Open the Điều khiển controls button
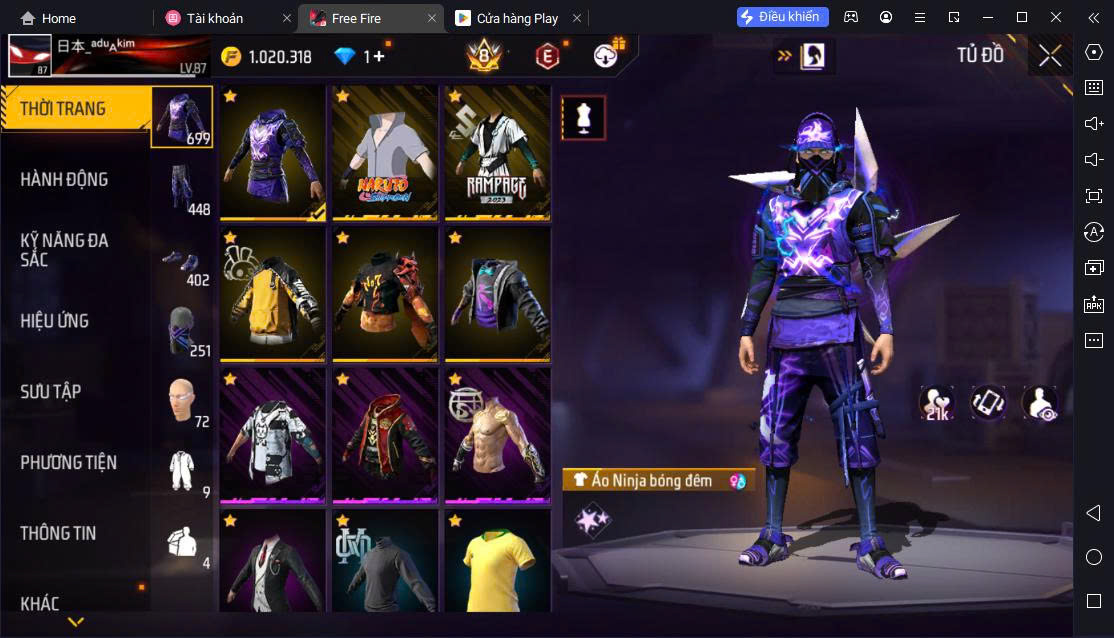1114x638 pixels. pos(782,17)
